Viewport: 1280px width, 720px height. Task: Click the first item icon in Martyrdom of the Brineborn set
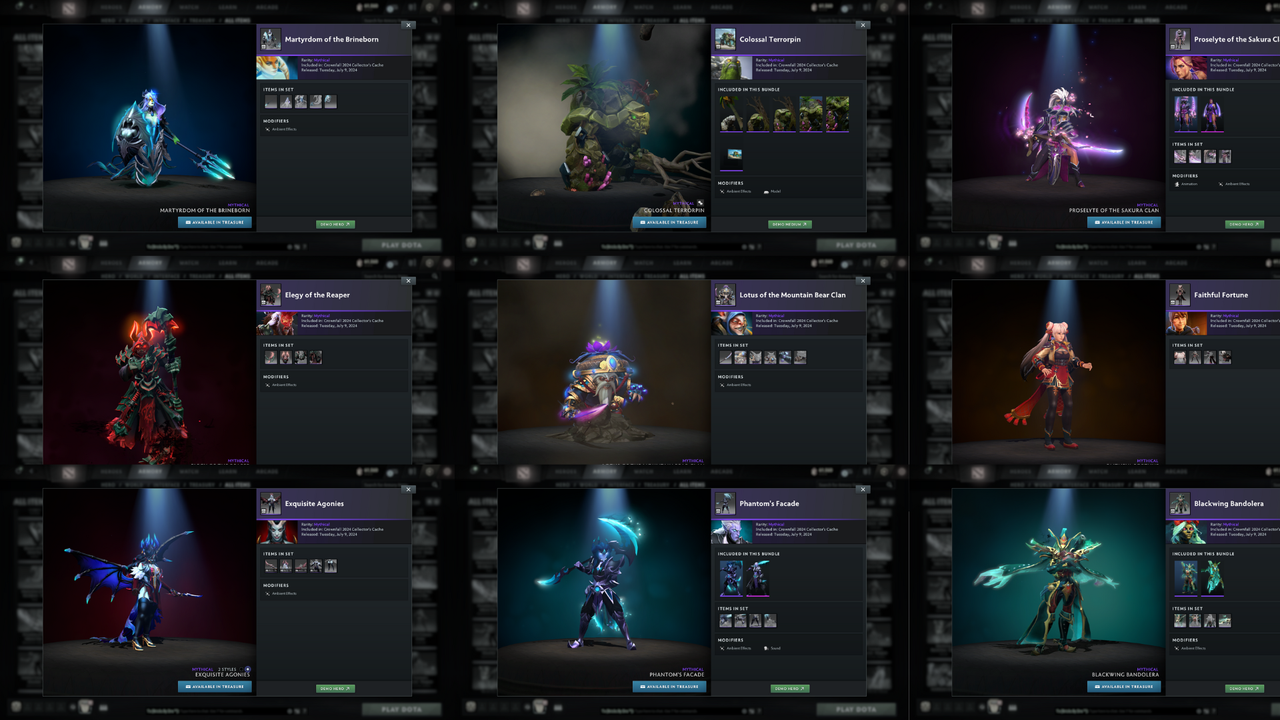pyautogui.click(x=271, y=101)
